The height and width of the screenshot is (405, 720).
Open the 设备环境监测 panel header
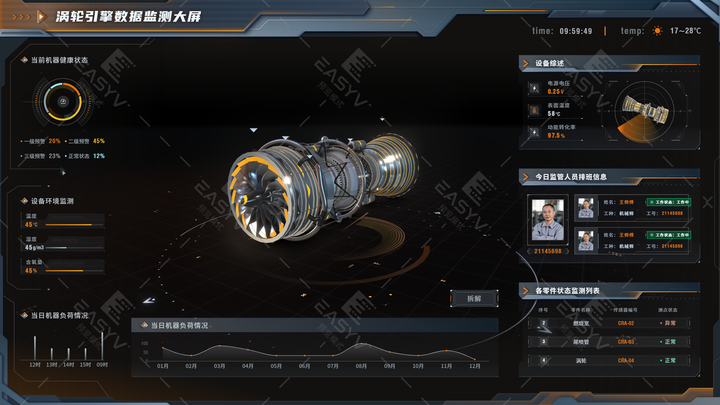[53, 201]
